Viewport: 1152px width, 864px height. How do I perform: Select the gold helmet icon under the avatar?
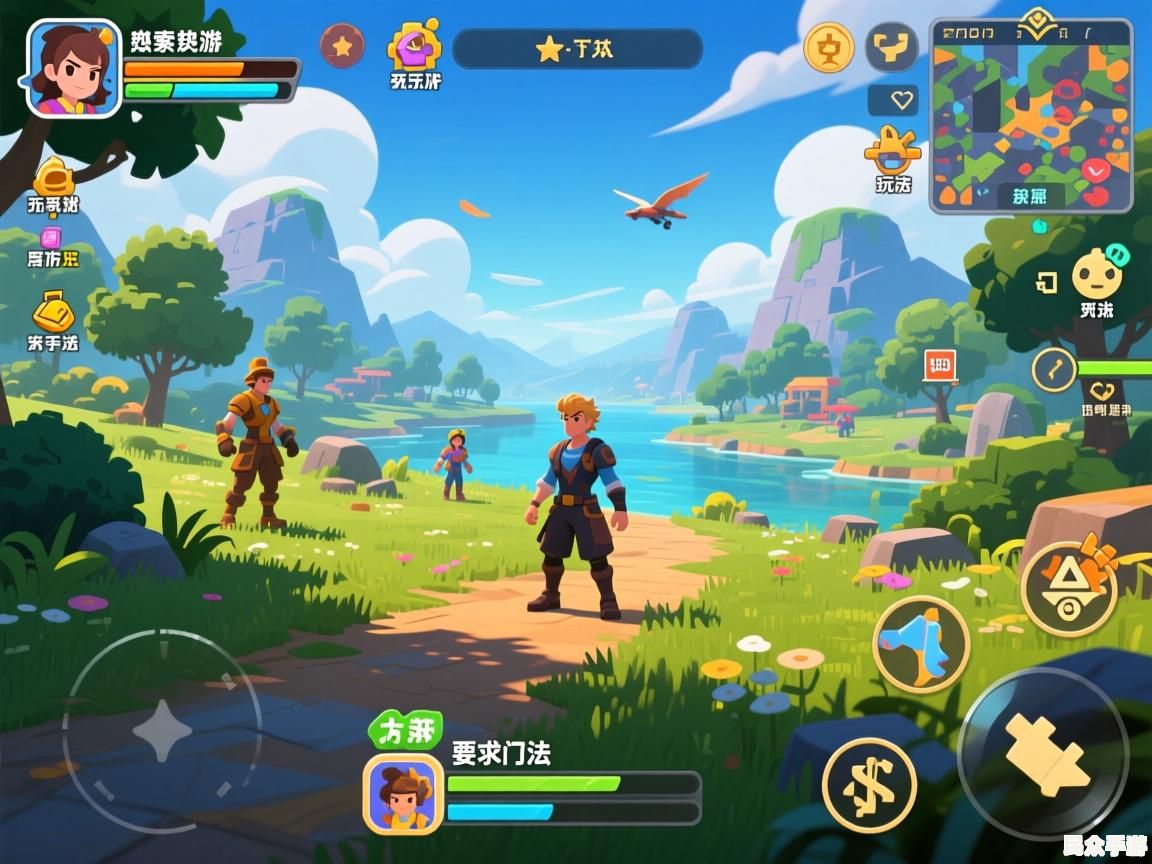[54, 180]
